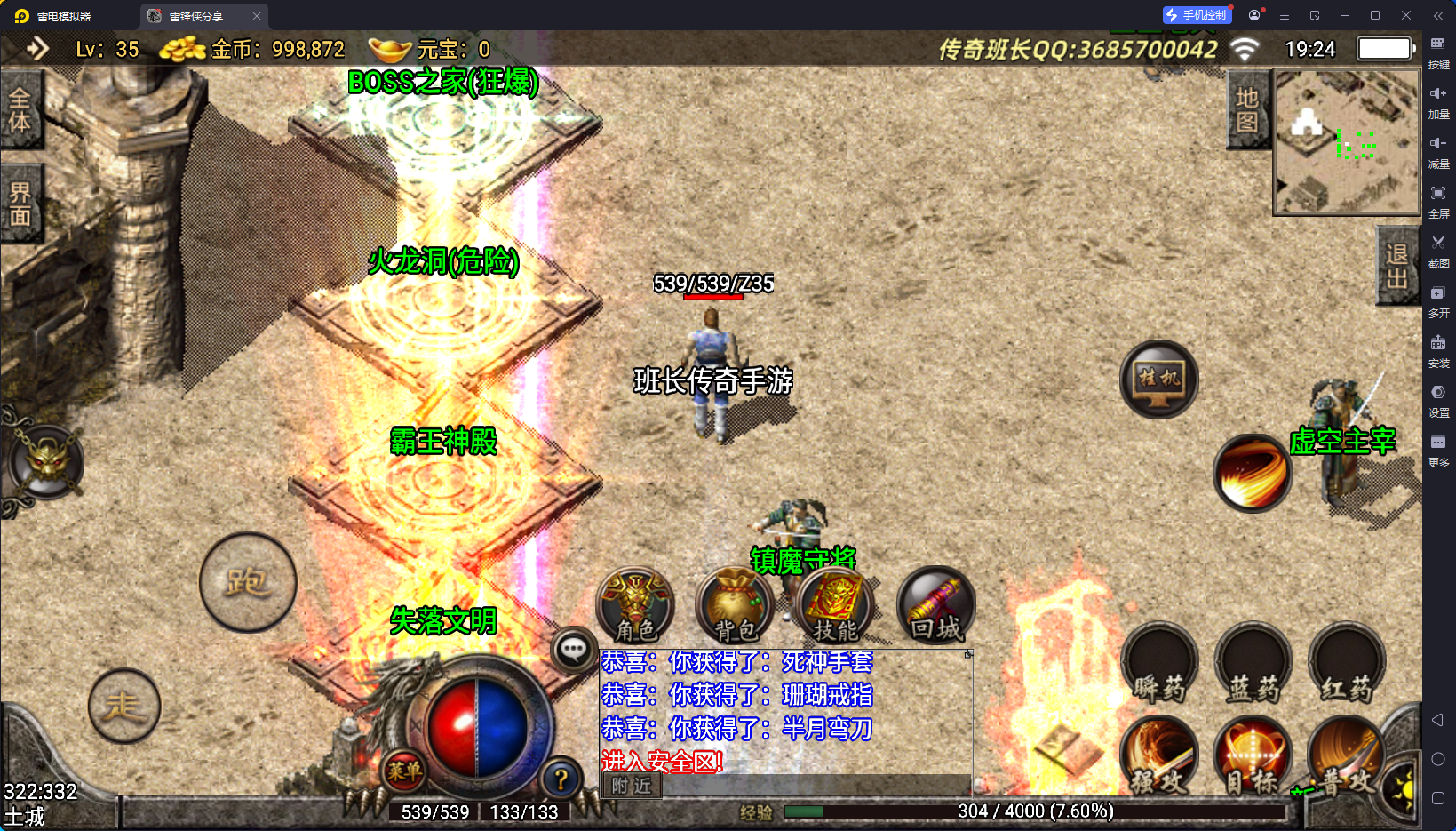Switch movement to 走 walk mode

(124, 707)
